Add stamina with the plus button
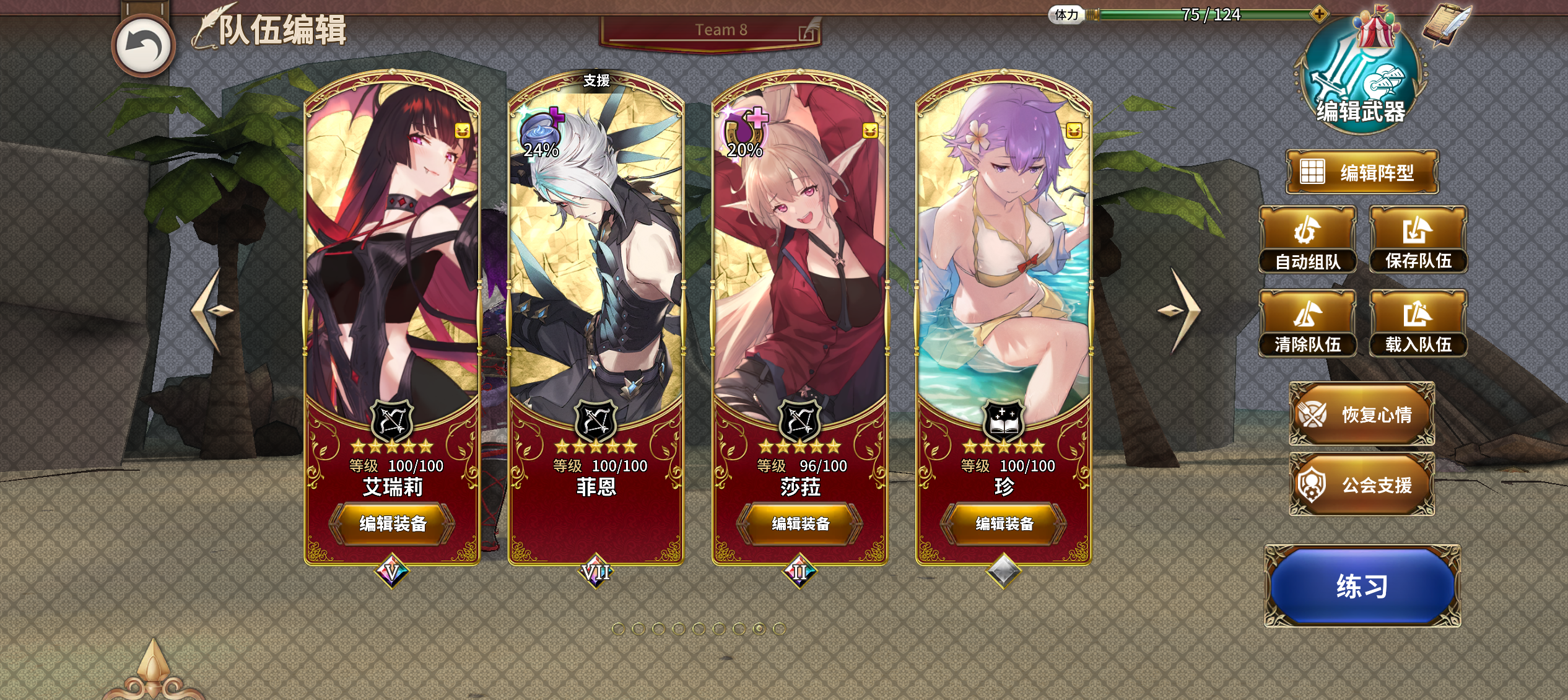Screen dimensions: 1568x700 coord(1318,14)
